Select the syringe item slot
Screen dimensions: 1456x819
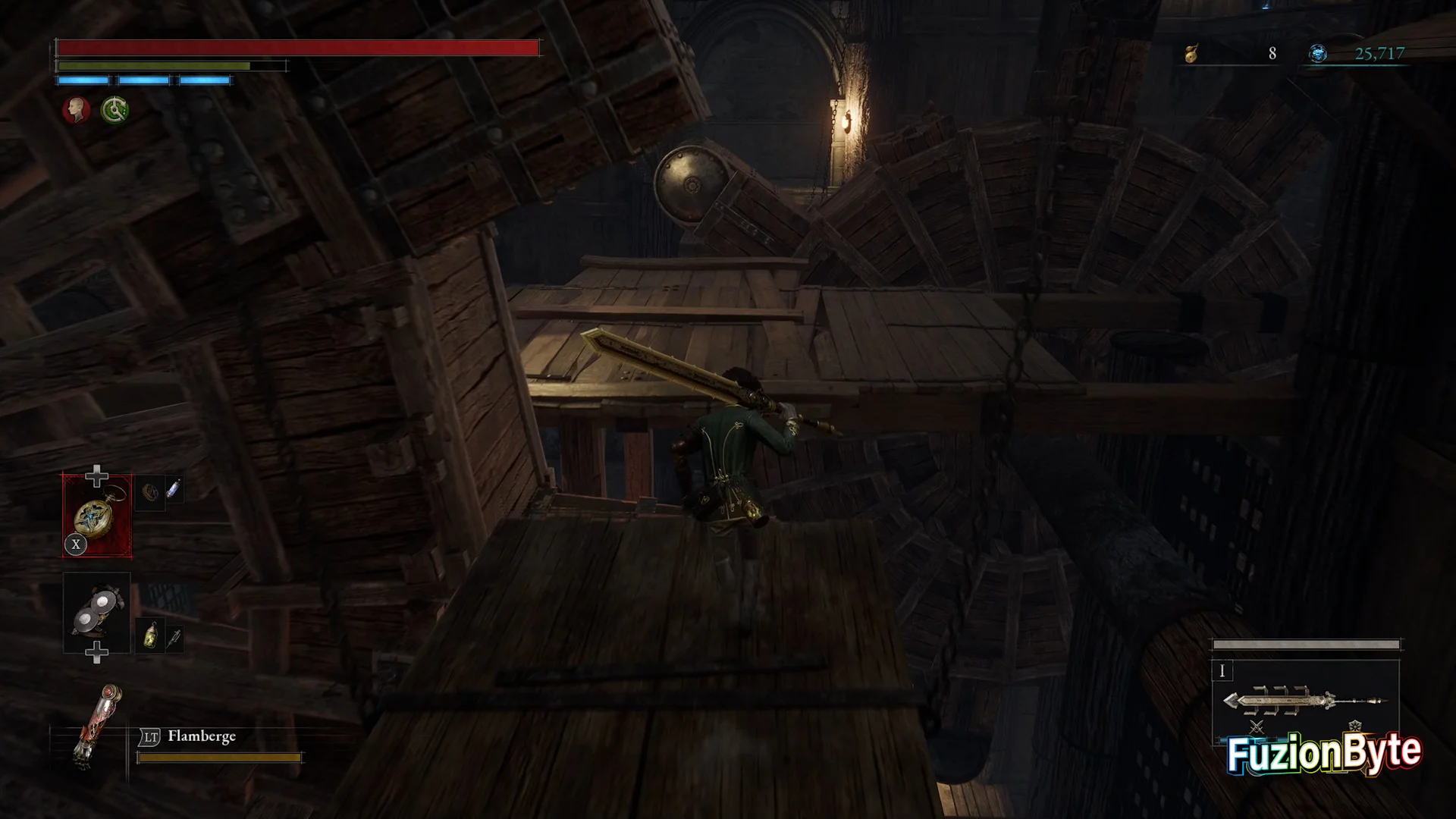[x=174, y=639]
